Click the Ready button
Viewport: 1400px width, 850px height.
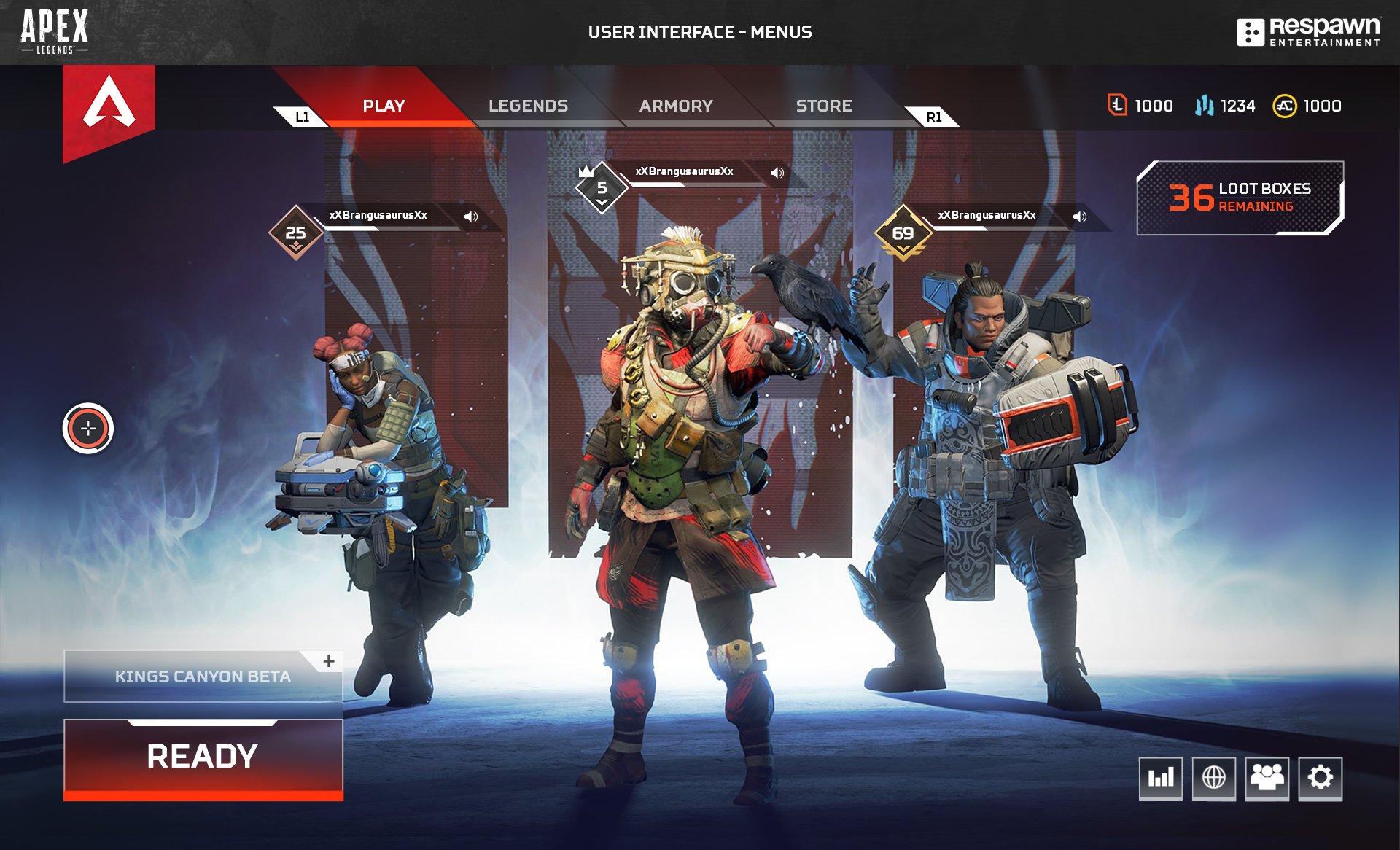coord(203,757)
